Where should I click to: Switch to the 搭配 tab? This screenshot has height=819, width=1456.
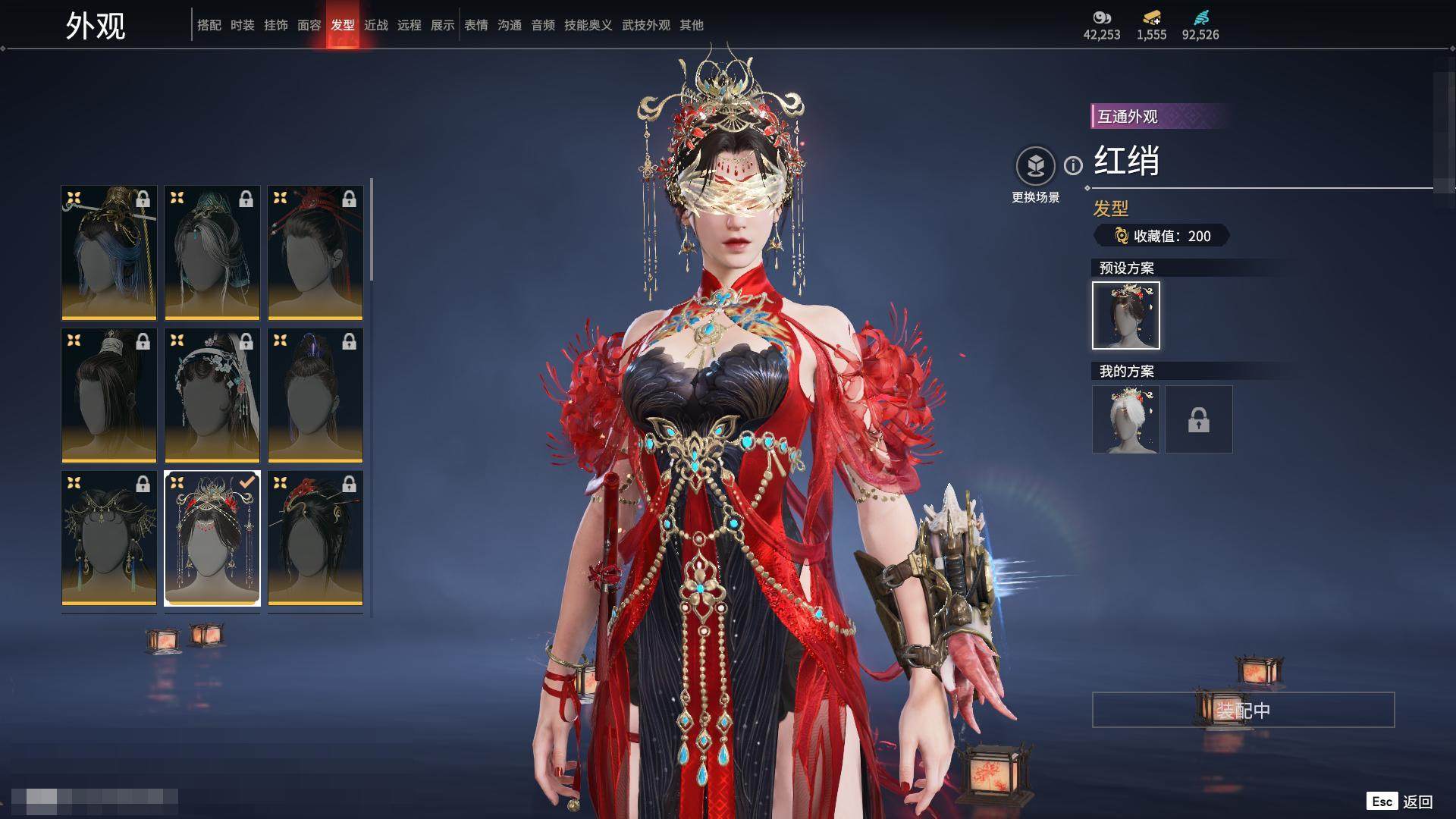pyautogui.click(x=209, y=25)
